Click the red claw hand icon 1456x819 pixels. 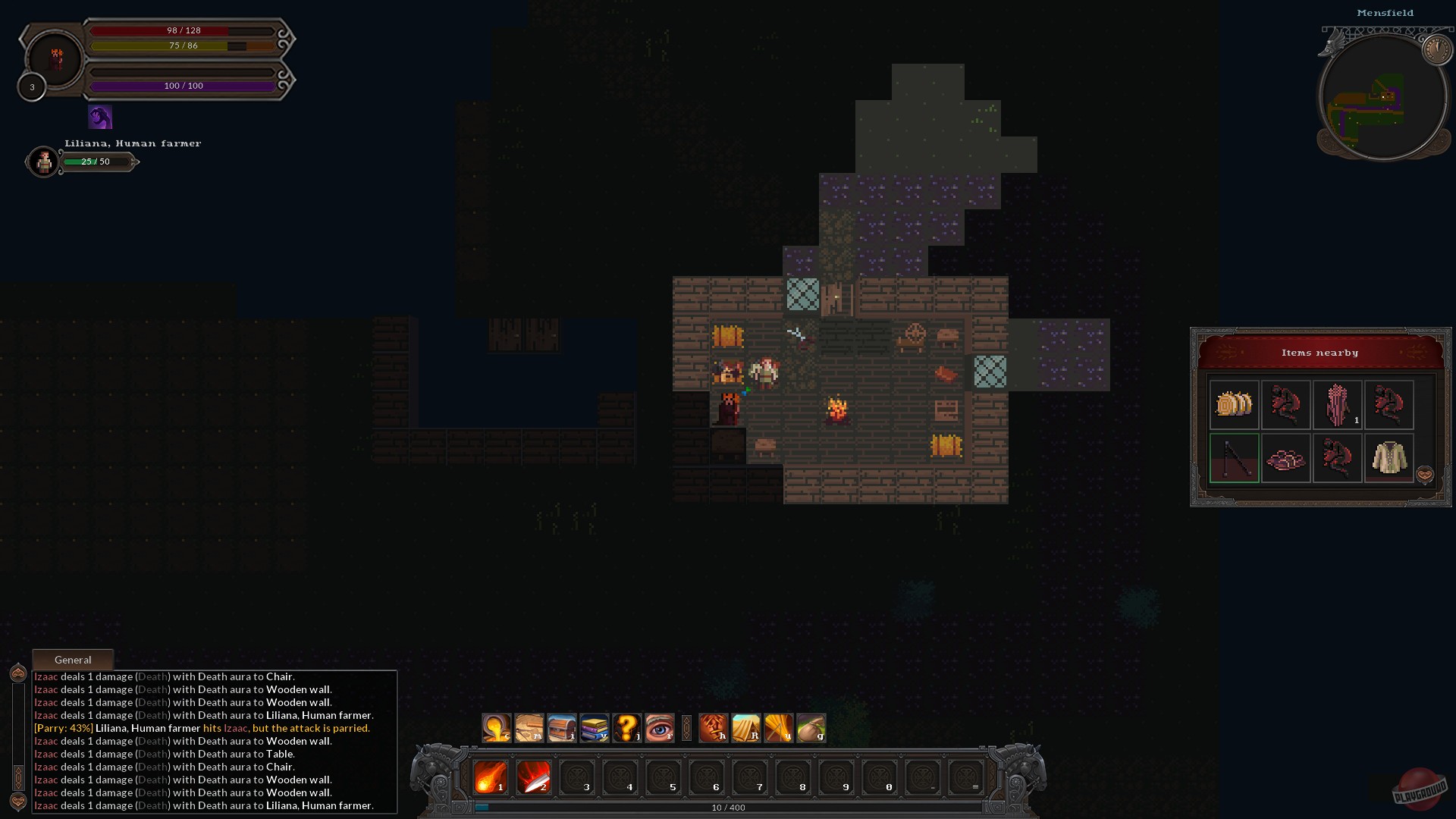714,728
